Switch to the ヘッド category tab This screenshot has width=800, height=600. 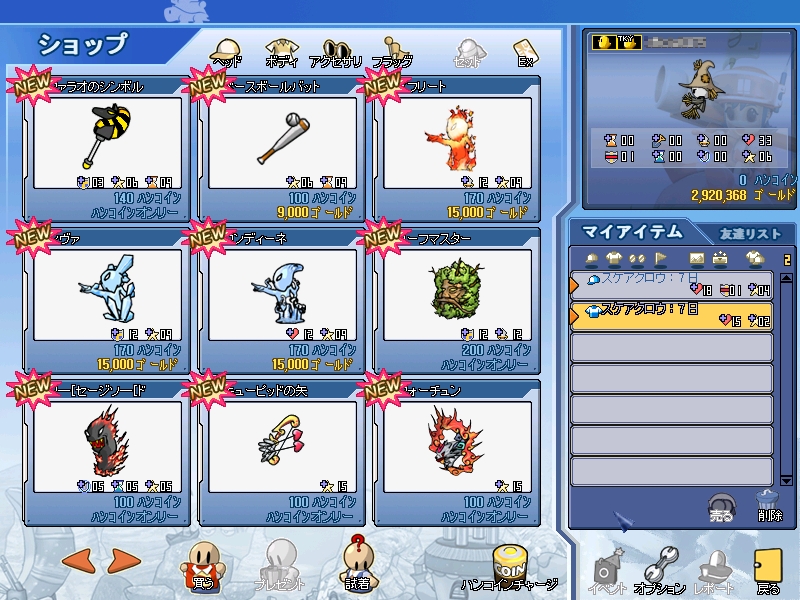pyautogui.click(x=227, y=51)
